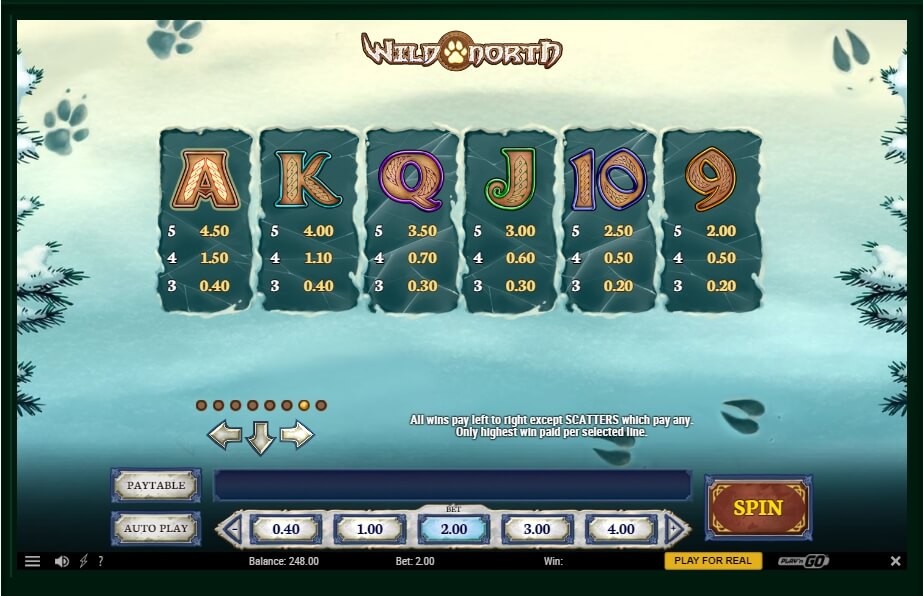Open help with the question mark icon
Viewport: 923px width, 596px height.
(x=100, y=561)
